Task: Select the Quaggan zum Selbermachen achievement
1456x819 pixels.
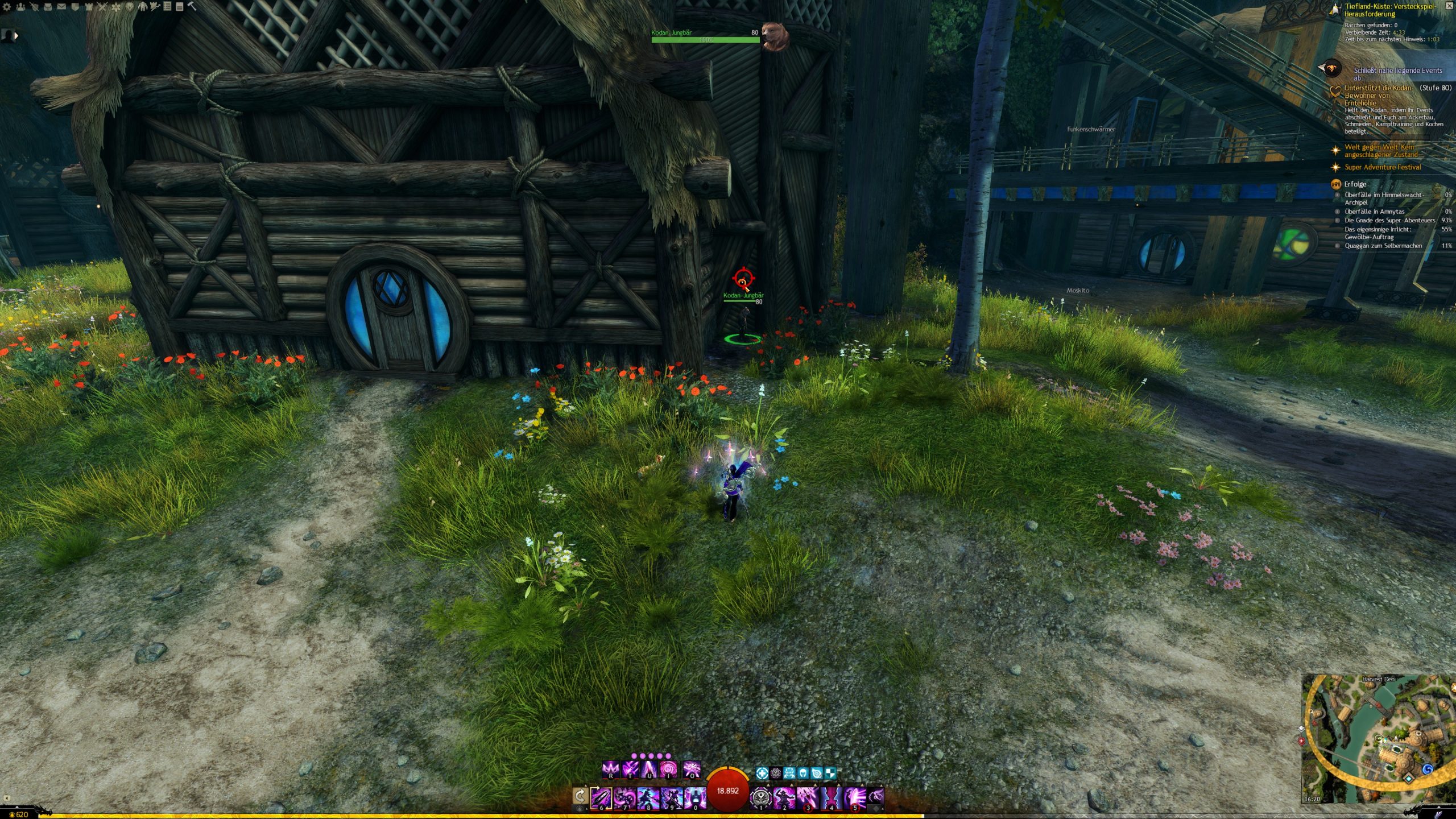Action: click(x=1383, y=246)
